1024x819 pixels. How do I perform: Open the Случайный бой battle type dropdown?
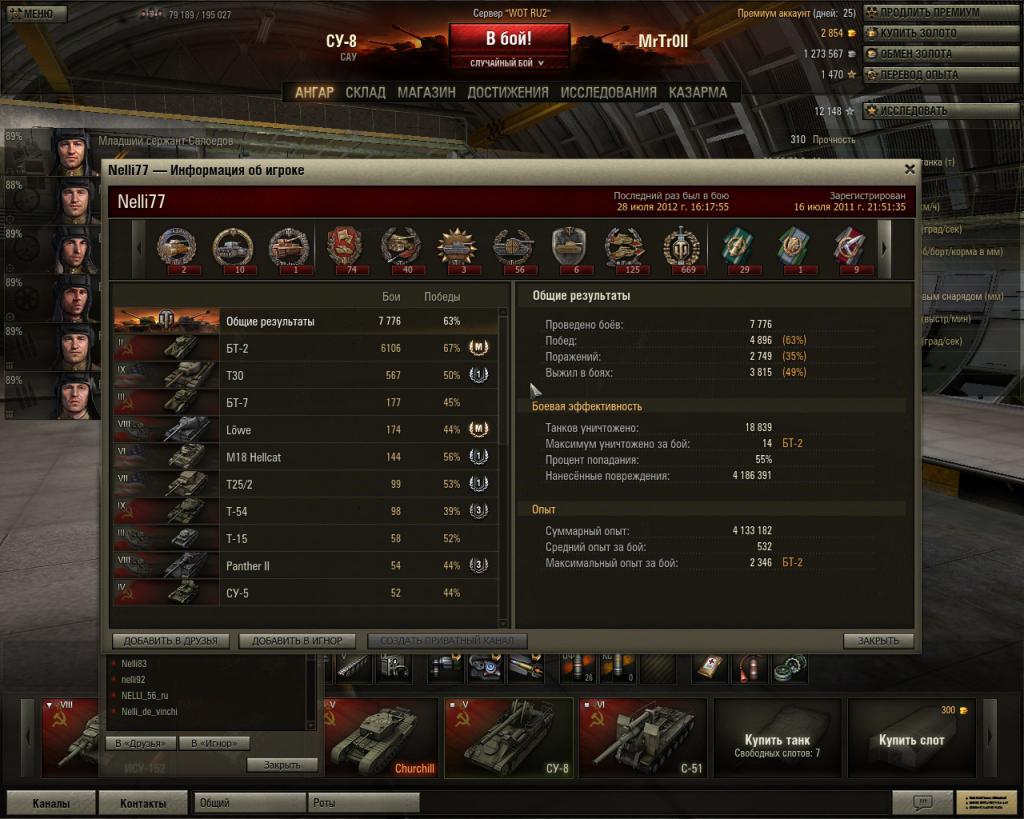click(509, 63)
